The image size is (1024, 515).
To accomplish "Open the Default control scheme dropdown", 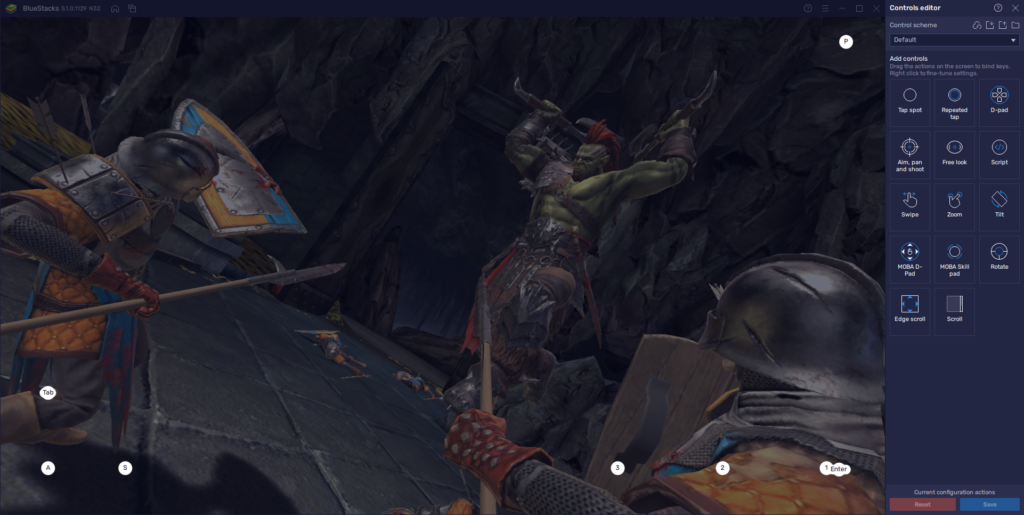I will click(x=954, y=40).
